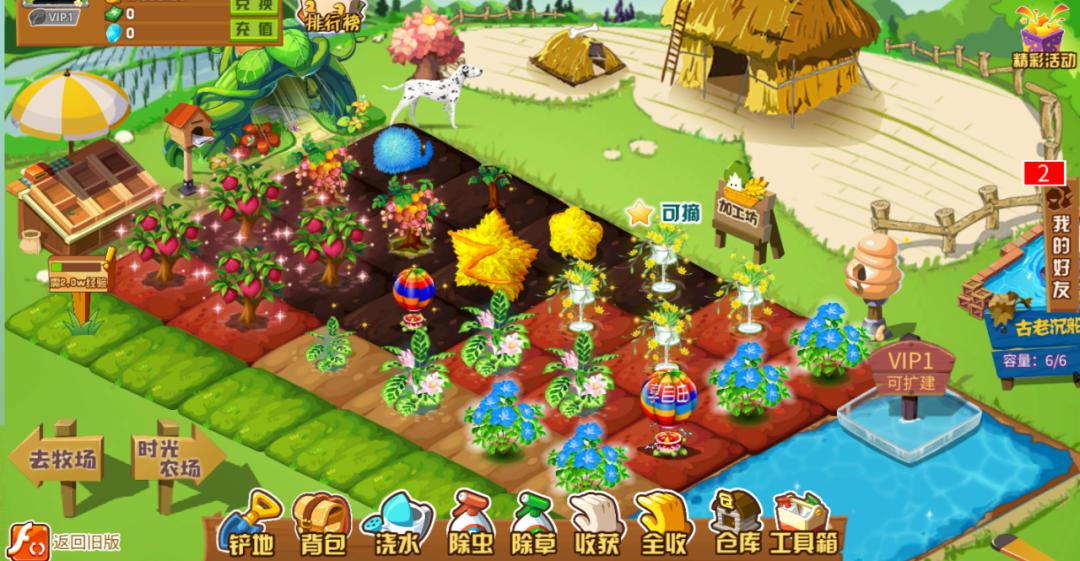Open the 我的好友 friends panel
This screenshot has height=561, width=1080.
click(1059, 244)
